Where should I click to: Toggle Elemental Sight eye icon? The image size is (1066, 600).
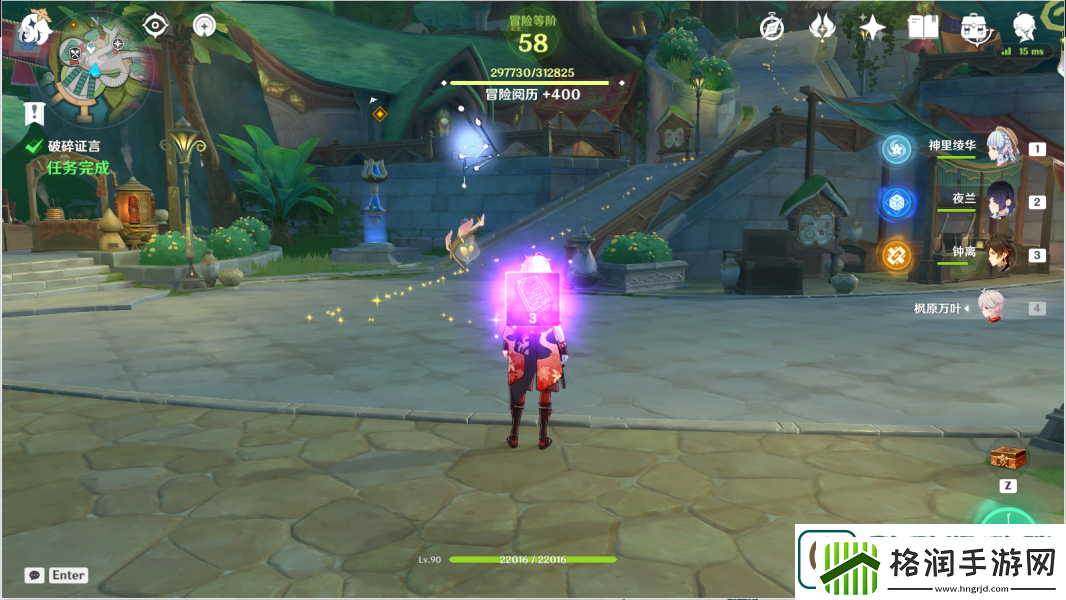click(x=155, y=25)
